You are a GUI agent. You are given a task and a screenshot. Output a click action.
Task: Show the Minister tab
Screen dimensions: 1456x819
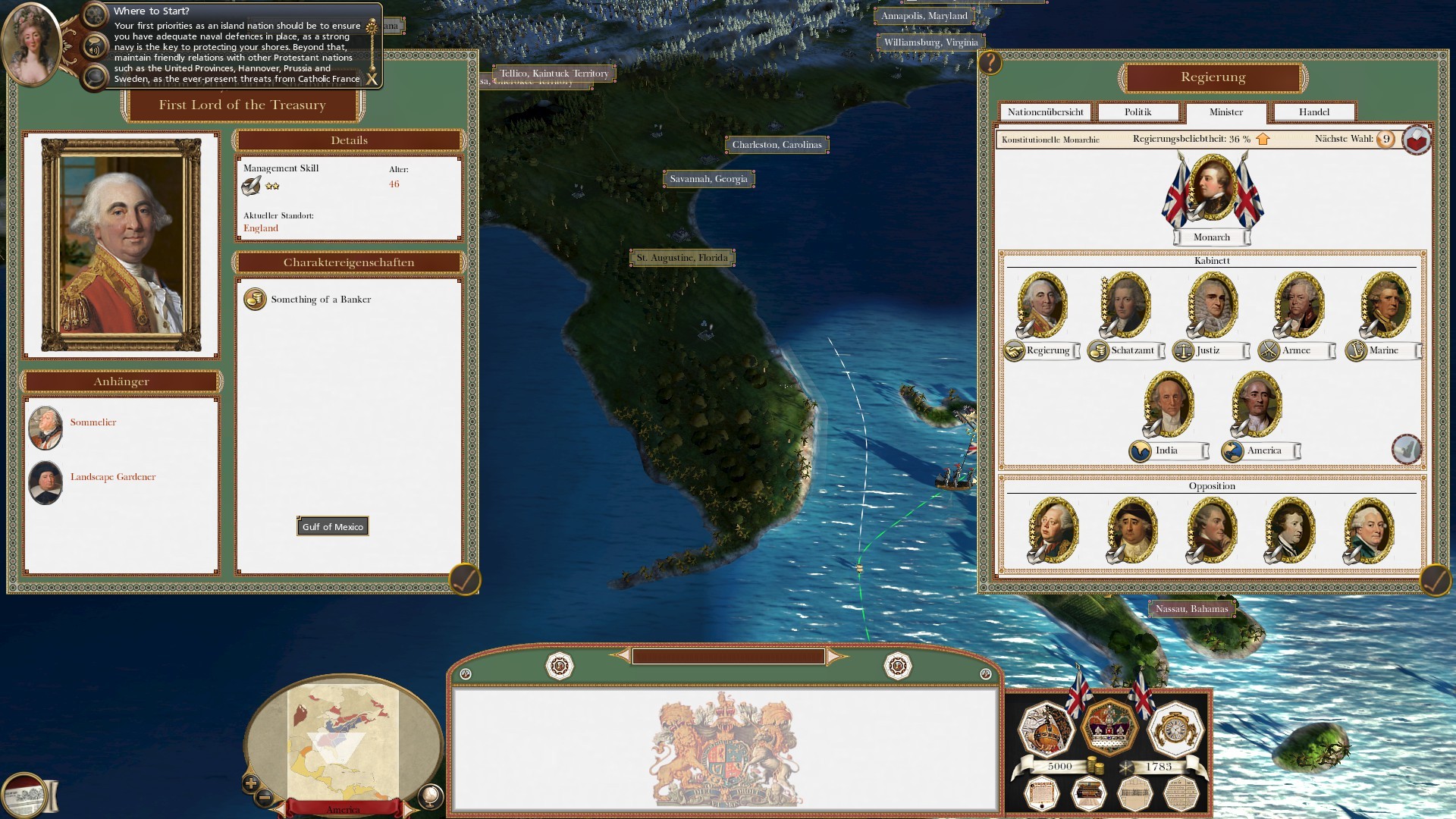pyautogui.click(x=1225, y=112)
